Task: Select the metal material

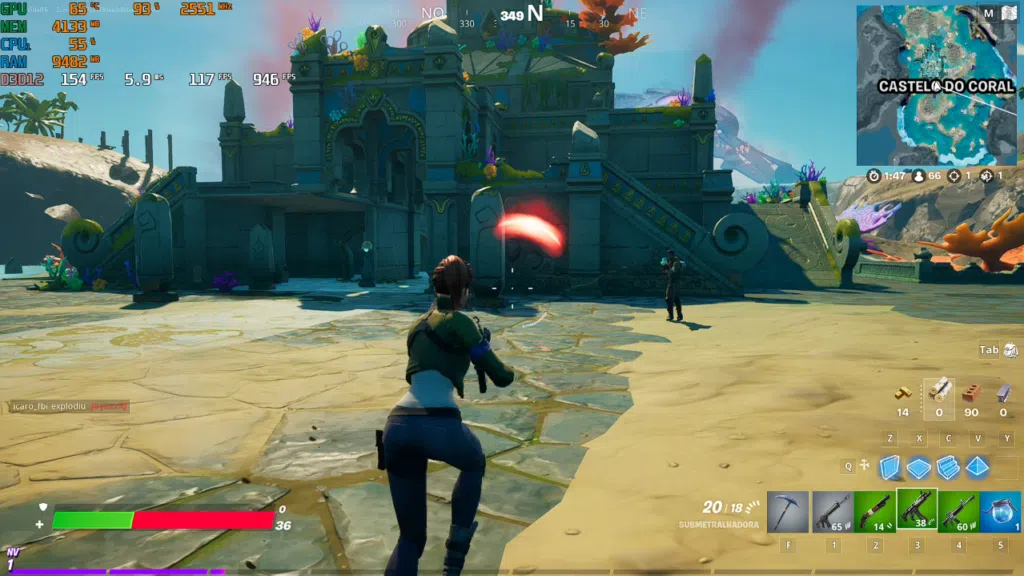Action: [x=1002, y=391]
